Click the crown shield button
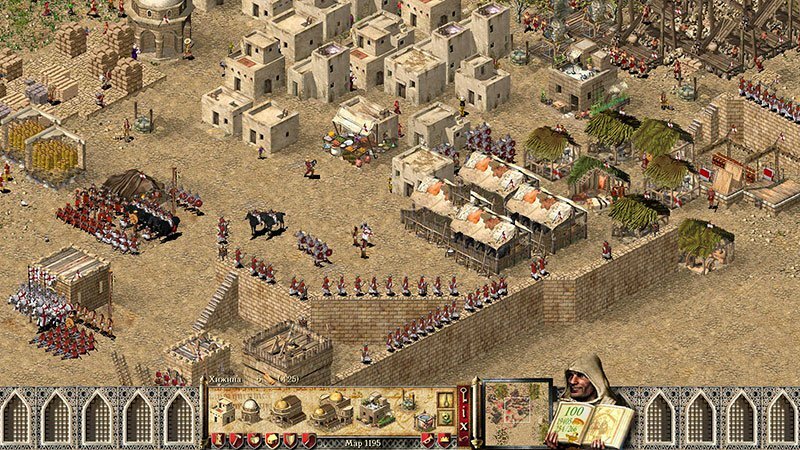The image size is (800, 450). 444,441
